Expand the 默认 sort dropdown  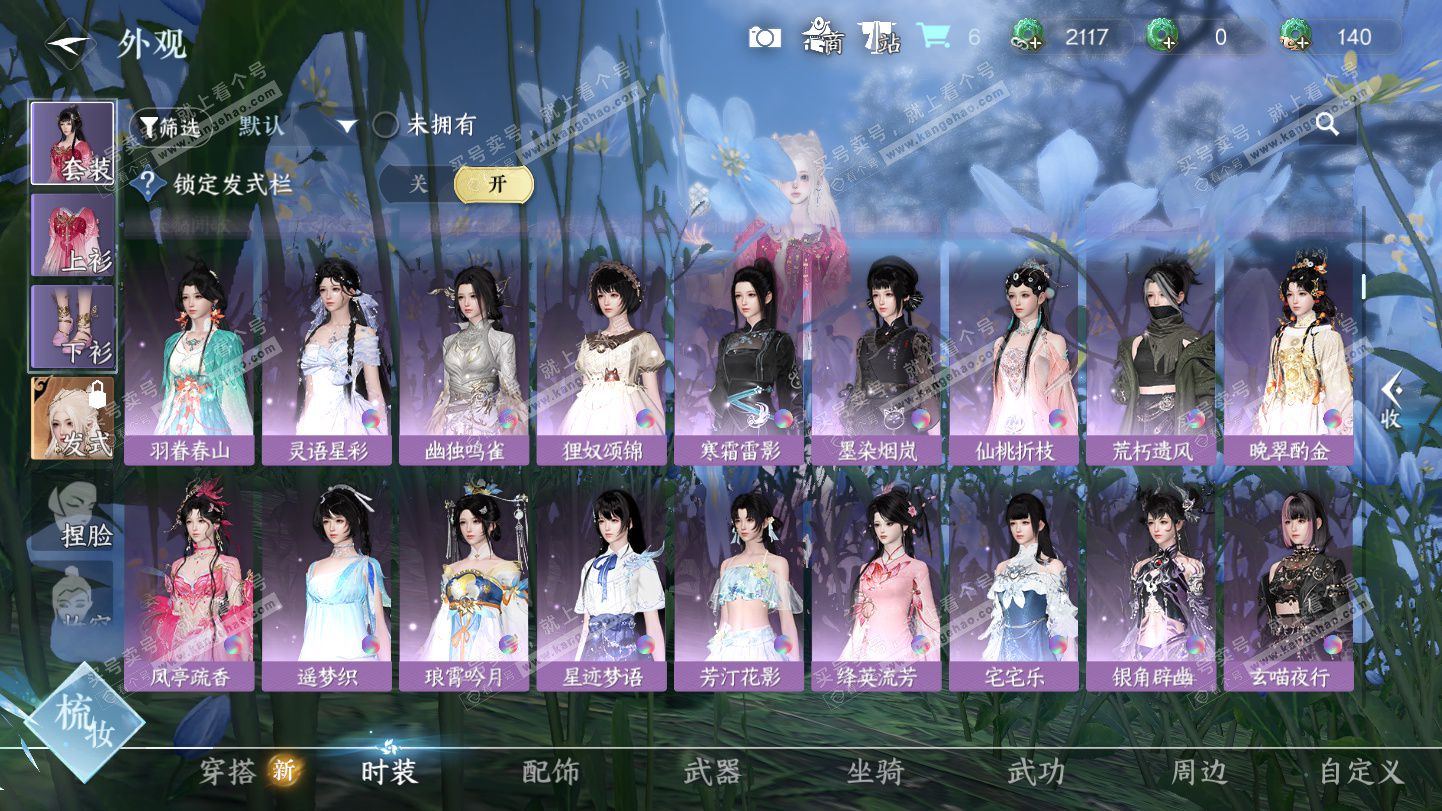[x=346, y=127]
